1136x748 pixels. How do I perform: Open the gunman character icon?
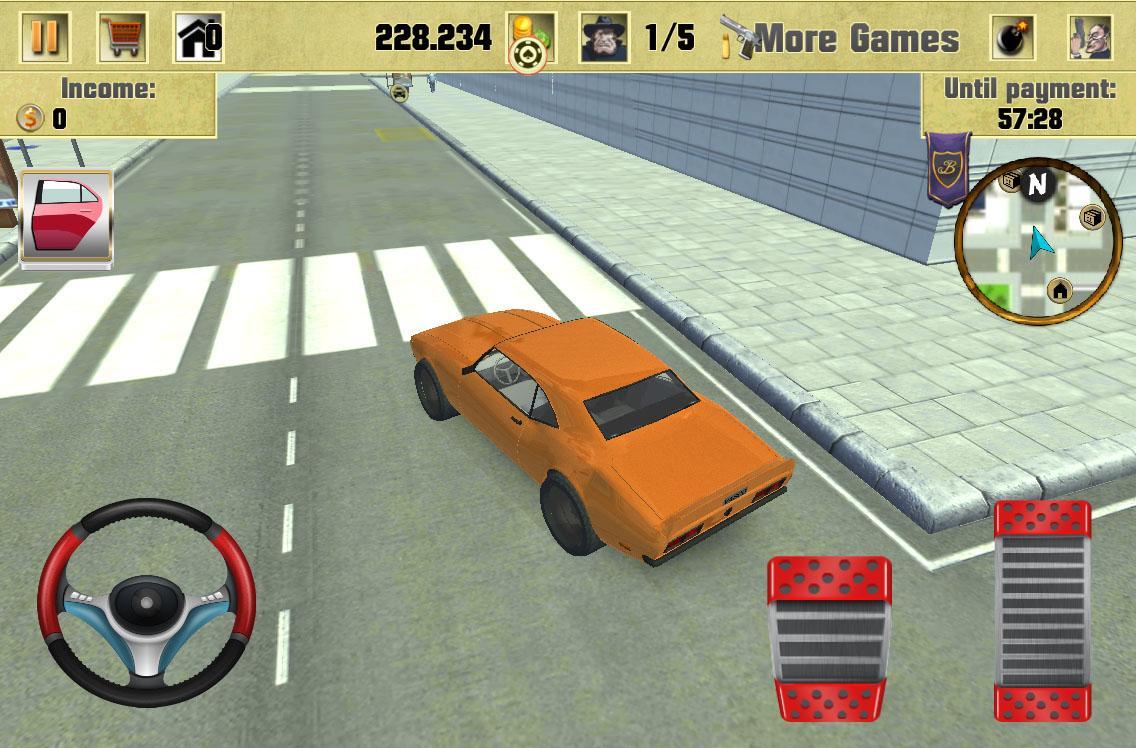pos(1090,38)
